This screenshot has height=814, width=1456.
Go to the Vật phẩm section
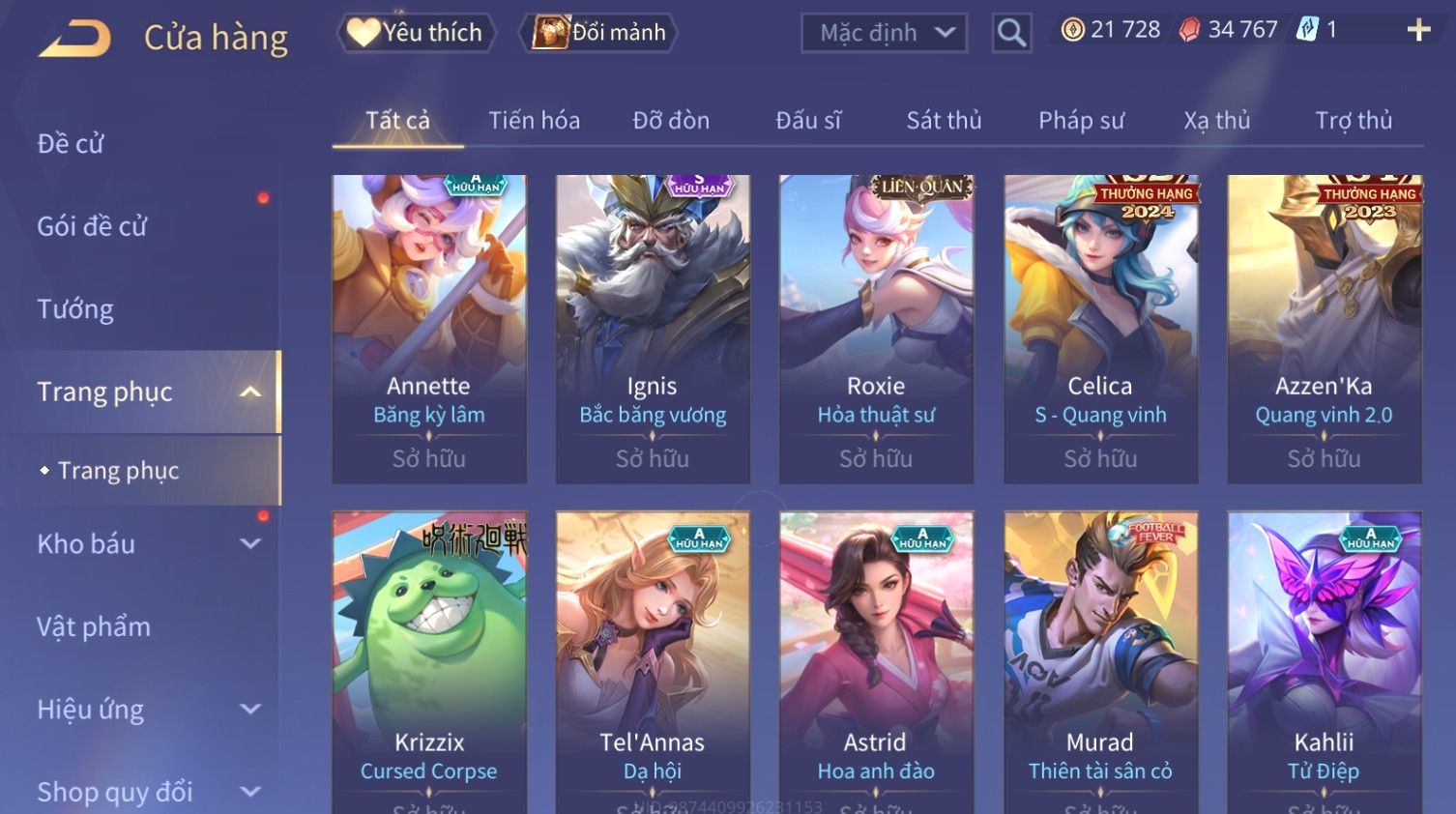click(x=94, y=626)
